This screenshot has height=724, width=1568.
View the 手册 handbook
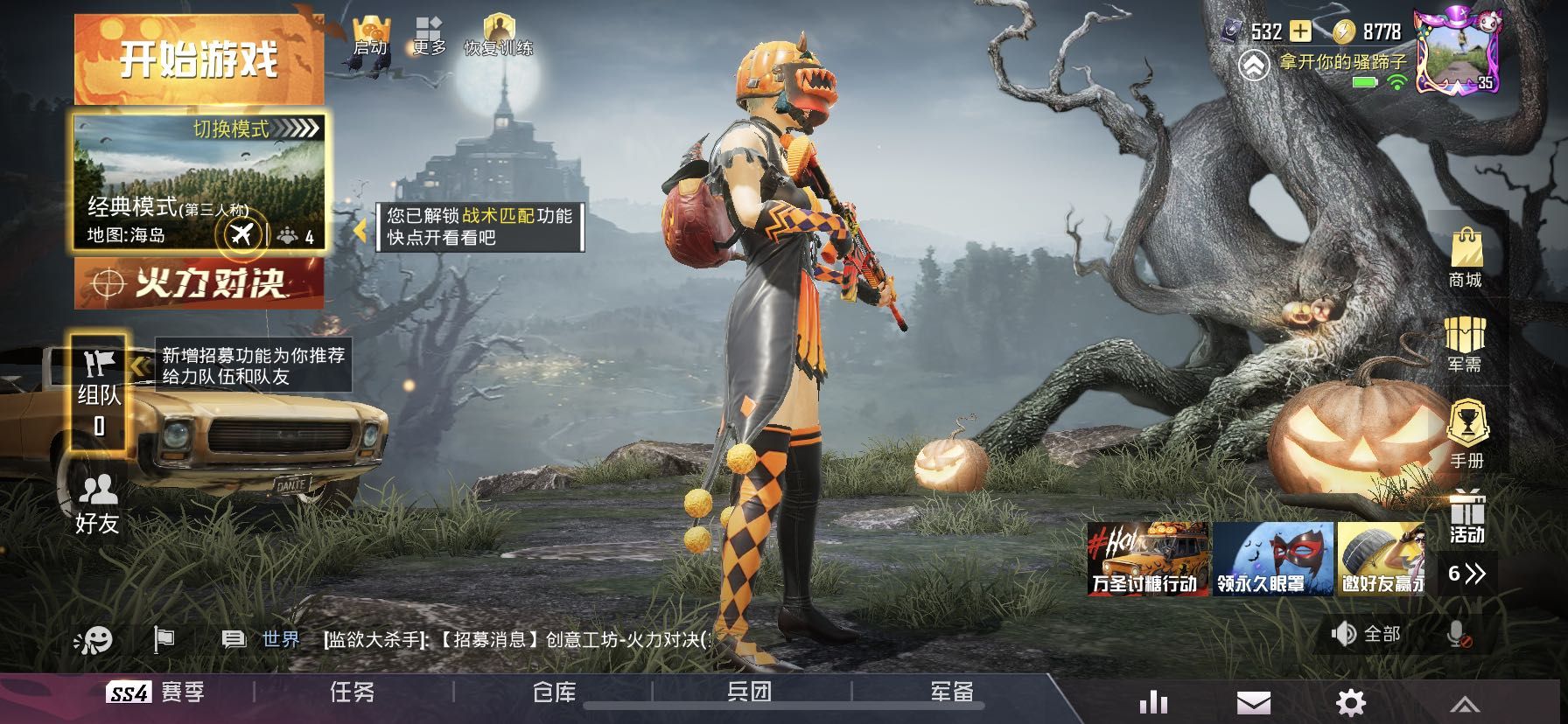coord(1466,435)
